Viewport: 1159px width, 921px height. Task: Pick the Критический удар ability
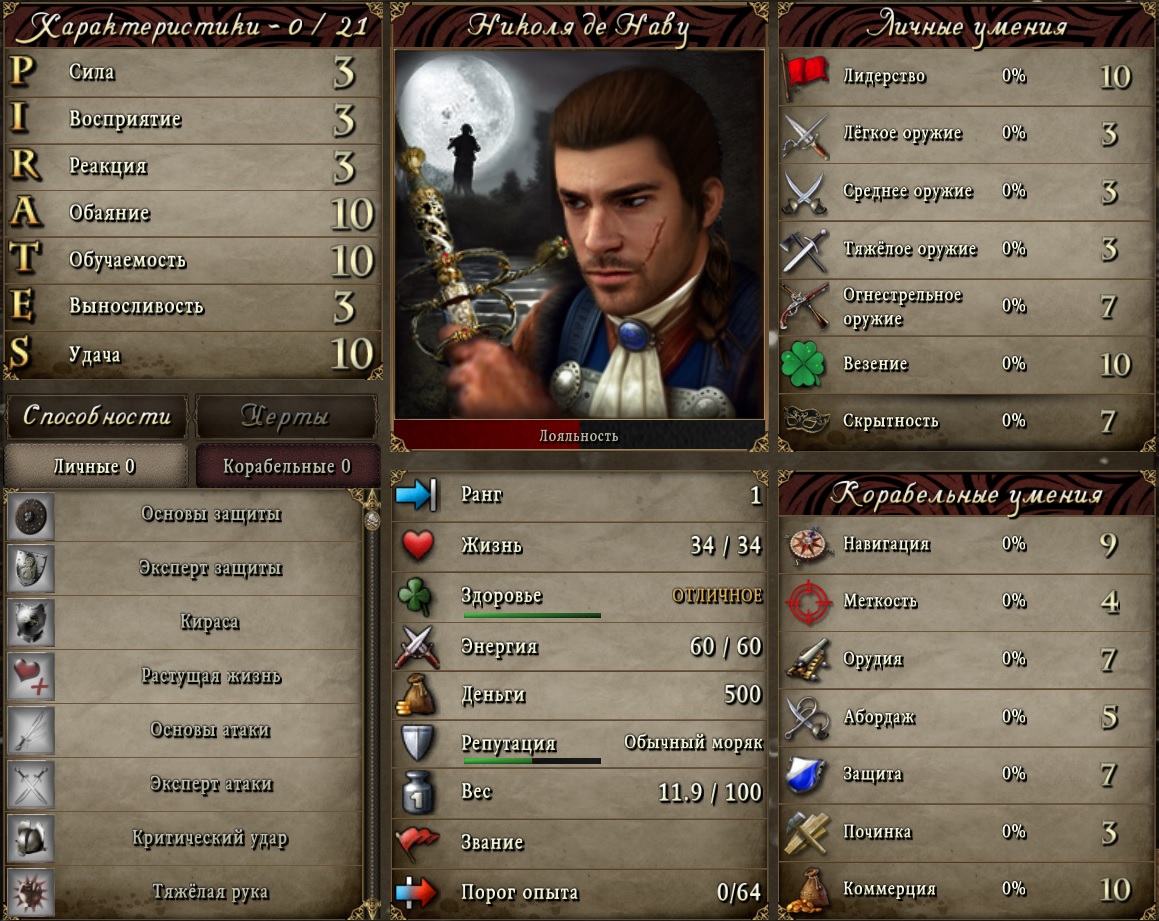(x=210, y=838)
